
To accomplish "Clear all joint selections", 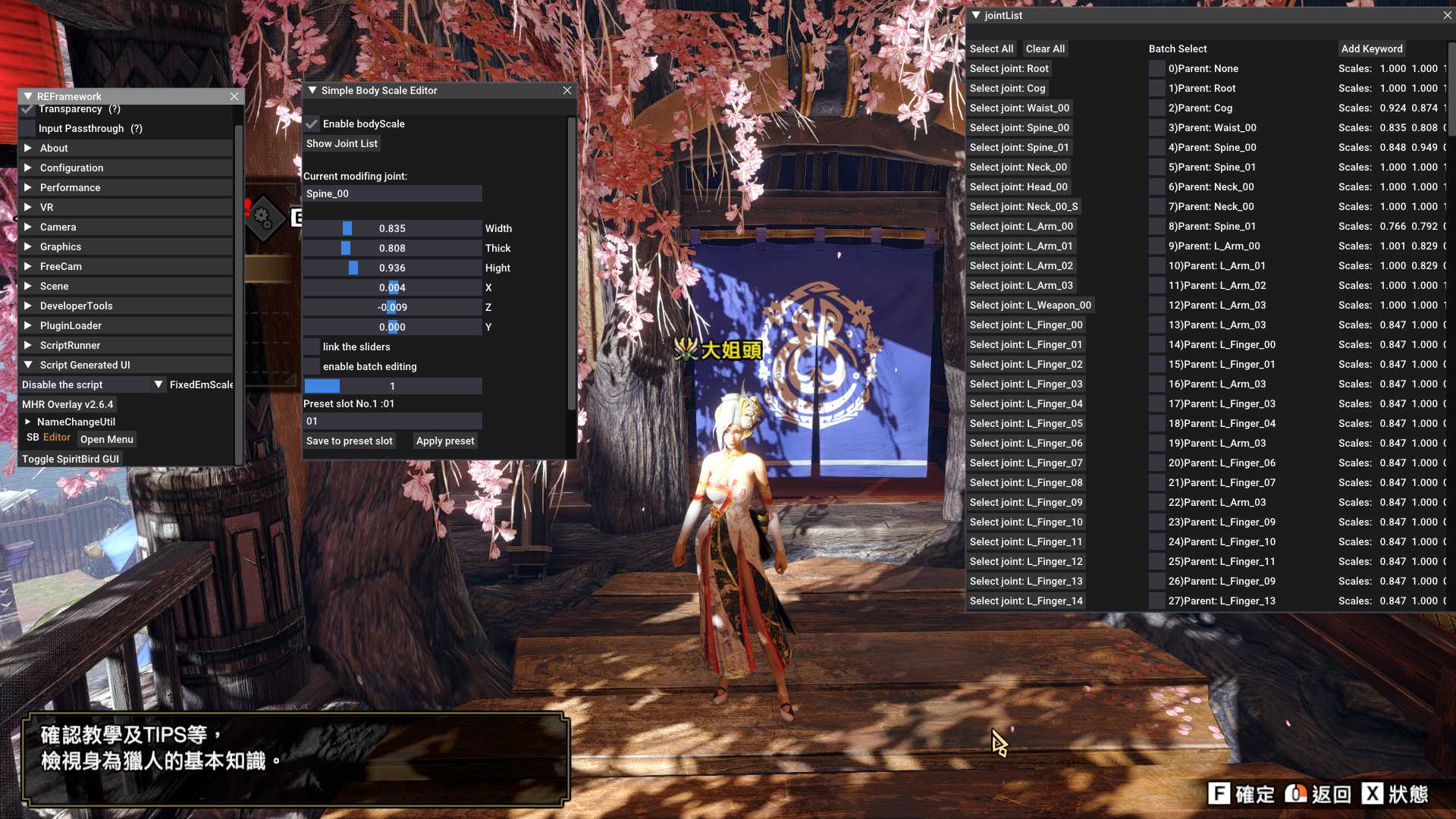I will click(x=1045, y=49).
